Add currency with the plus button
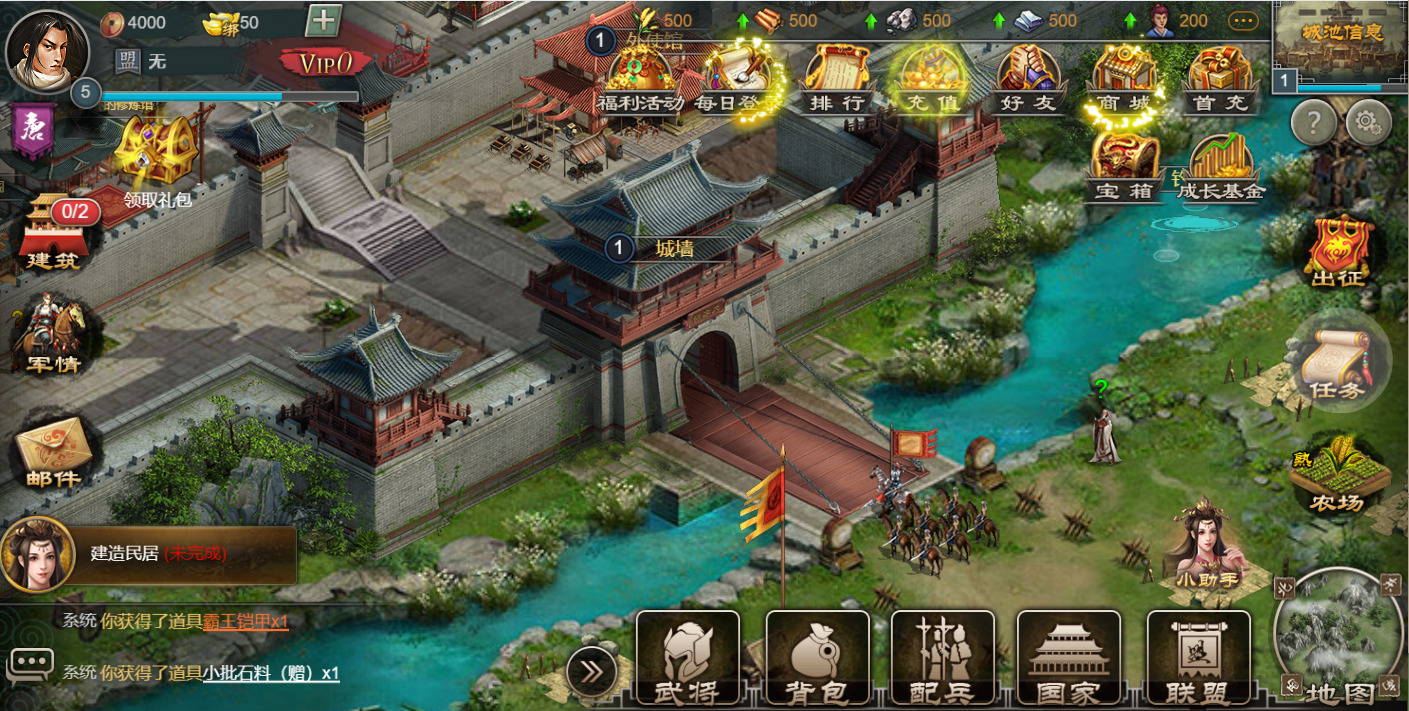 [x=323, y=20]
